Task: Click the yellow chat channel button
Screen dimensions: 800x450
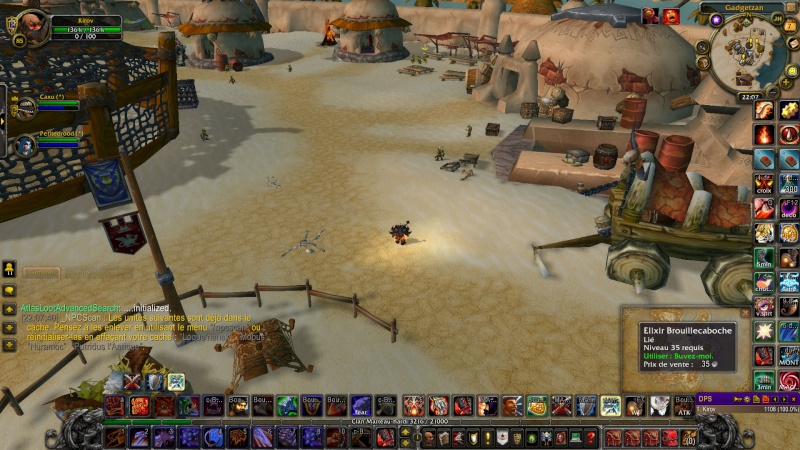Action: click(x=9, y=268)
